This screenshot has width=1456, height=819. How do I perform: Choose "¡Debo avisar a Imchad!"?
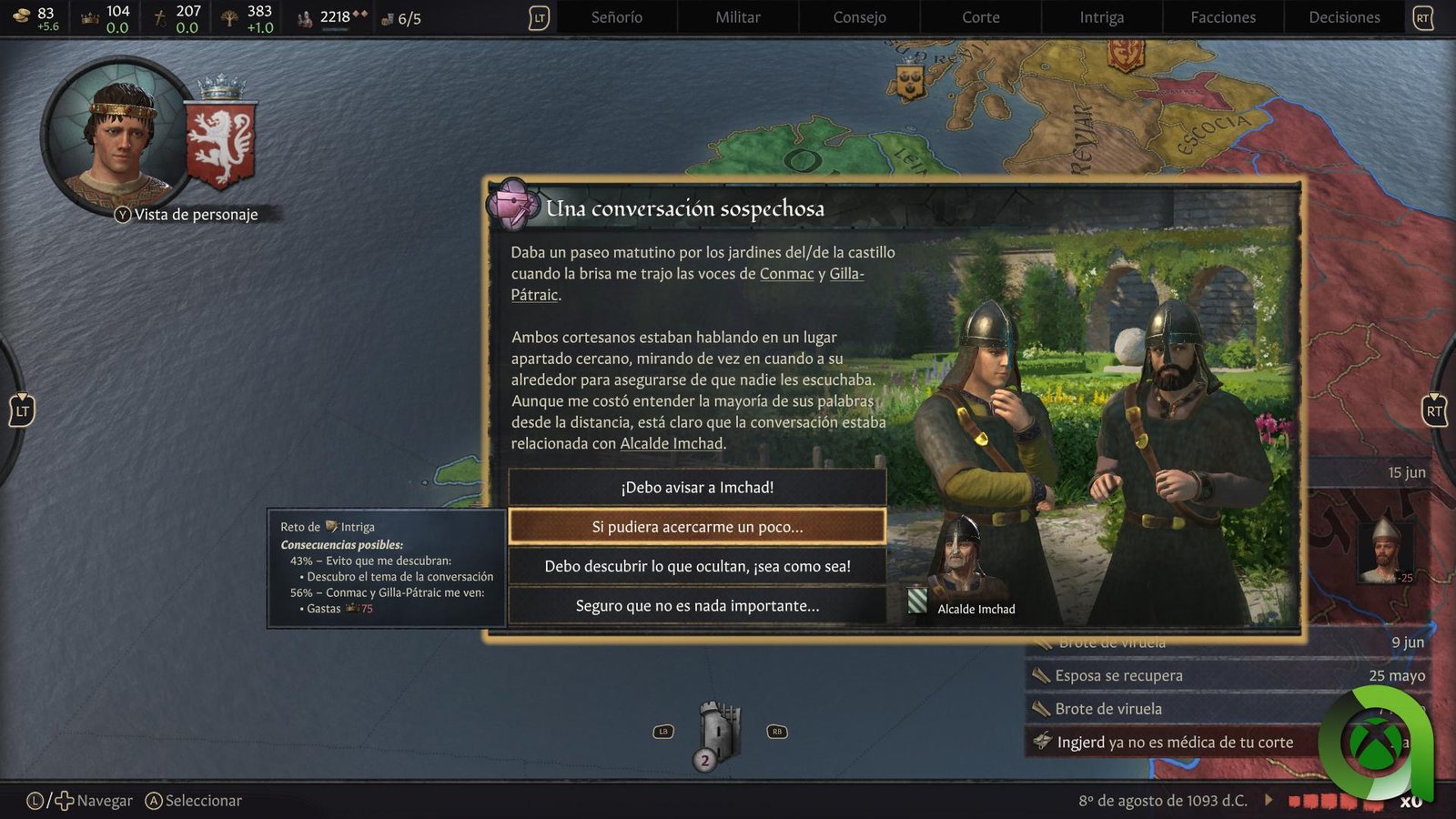coord(697,488)
